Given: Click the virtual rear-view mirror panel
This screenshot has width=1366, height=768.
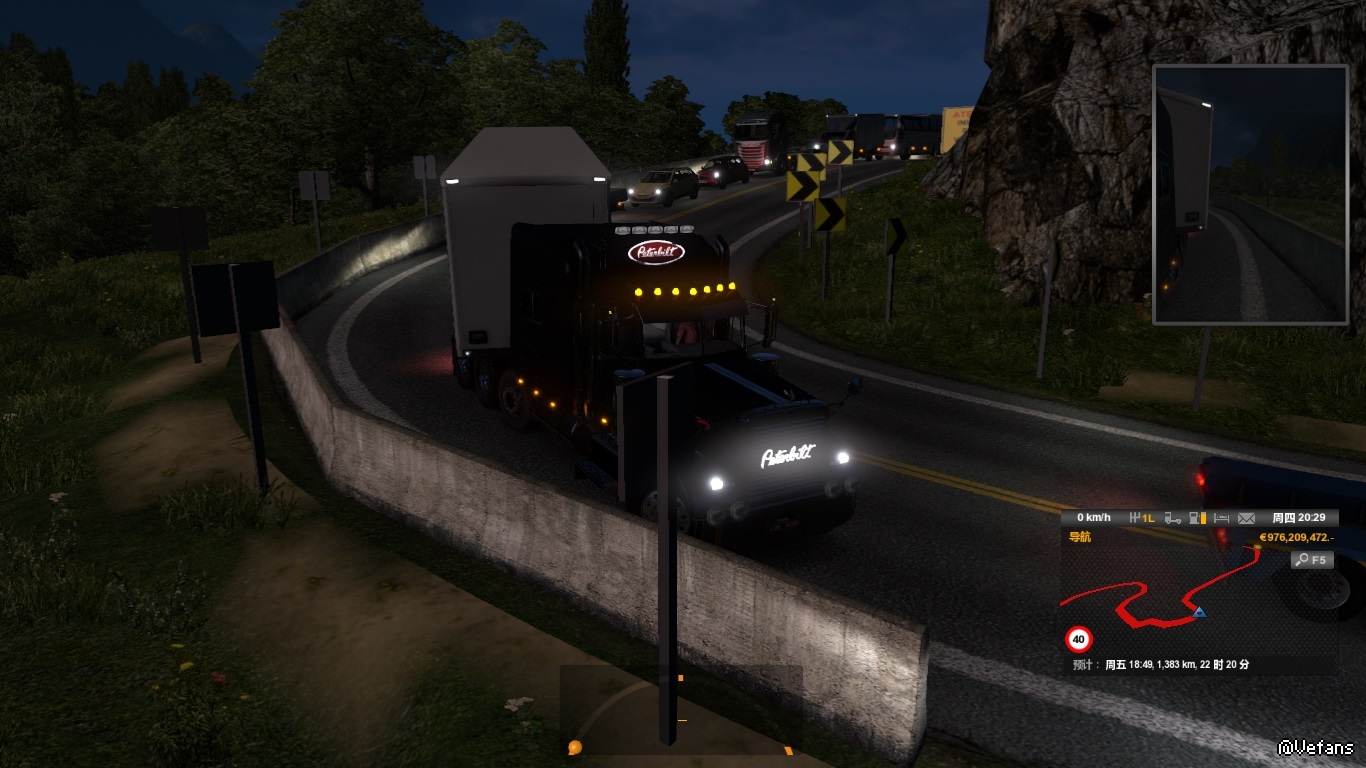Looking at the screenshot, I should pos(1250,195).
